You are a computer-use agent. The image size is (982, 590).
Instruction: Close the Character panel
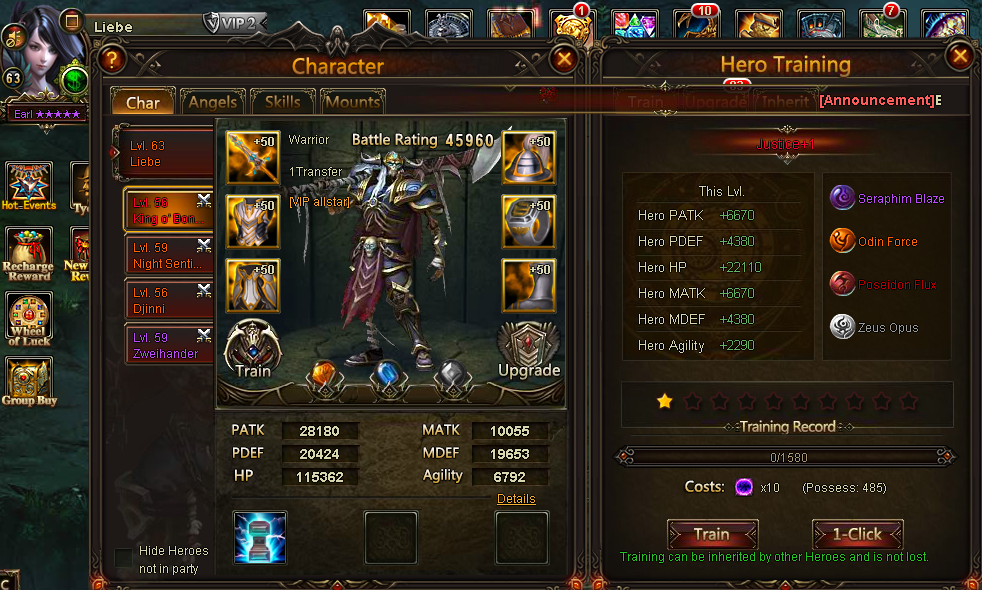(x=564, y=60)
